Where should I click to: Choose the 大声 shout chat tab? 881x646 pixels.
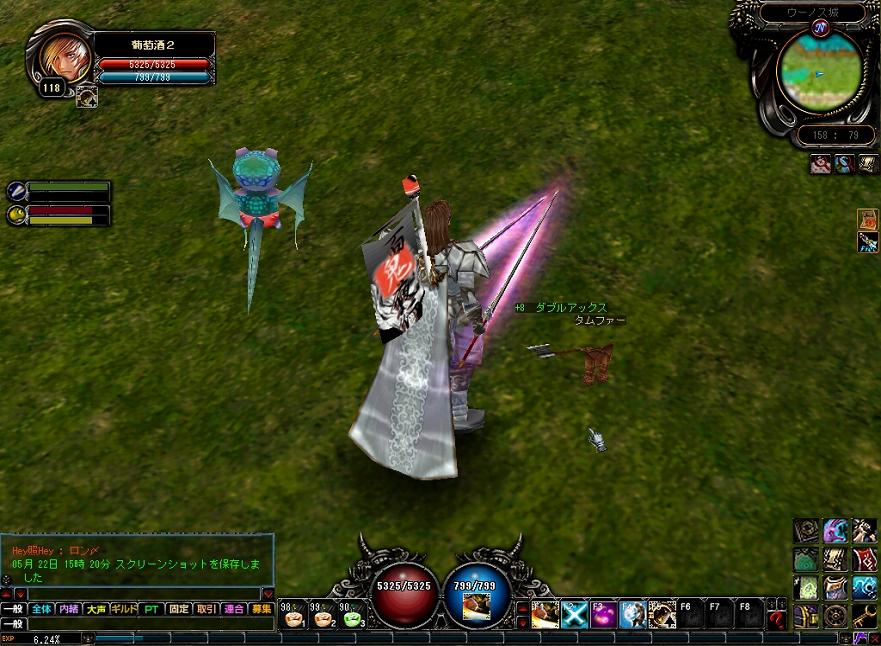(x=96, y=608)
